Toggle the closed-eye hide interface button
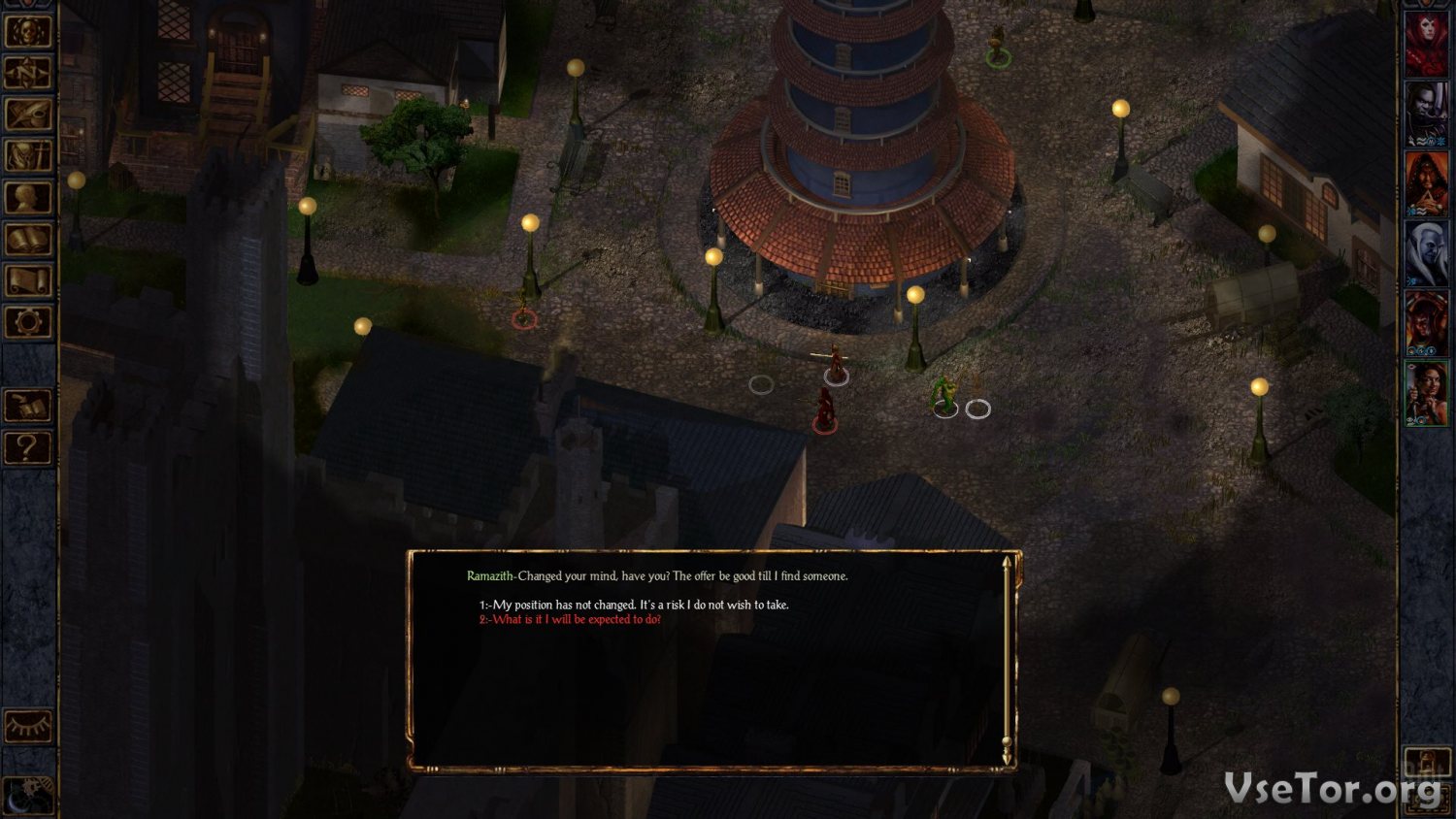1456x819 pixels. pyautogui.click(x=28, y=726)
